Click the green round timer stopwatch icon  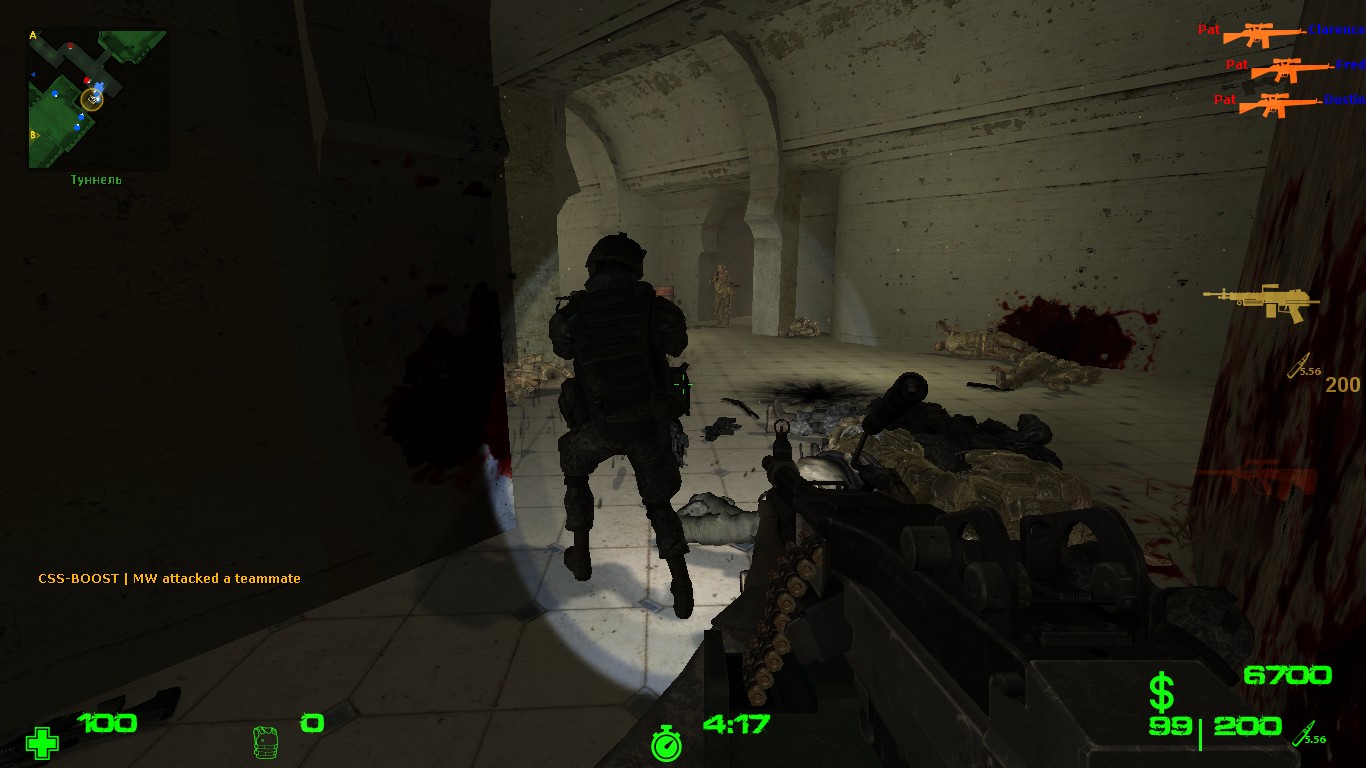point(666,743)
